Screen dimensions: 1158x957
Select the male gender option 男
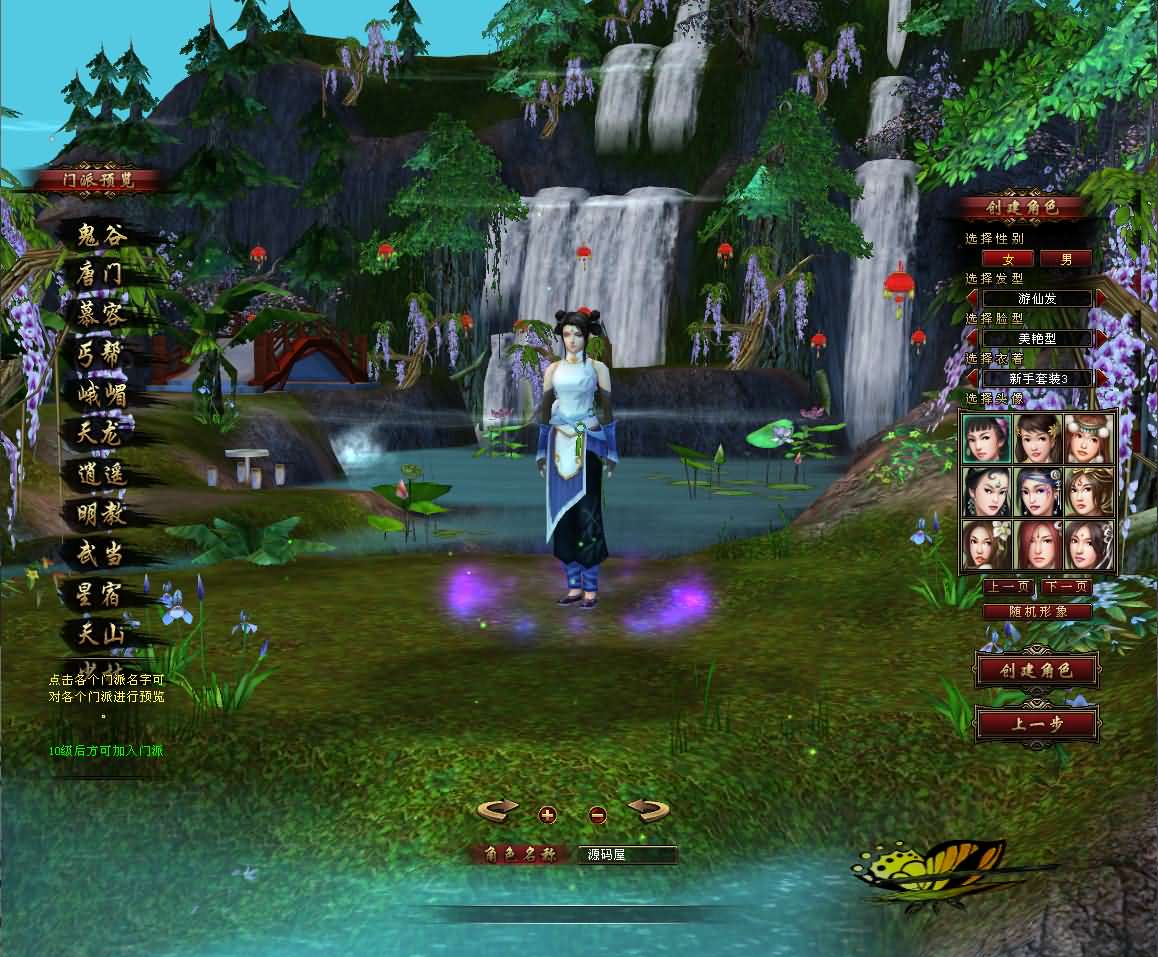(x=1066, y=259)
